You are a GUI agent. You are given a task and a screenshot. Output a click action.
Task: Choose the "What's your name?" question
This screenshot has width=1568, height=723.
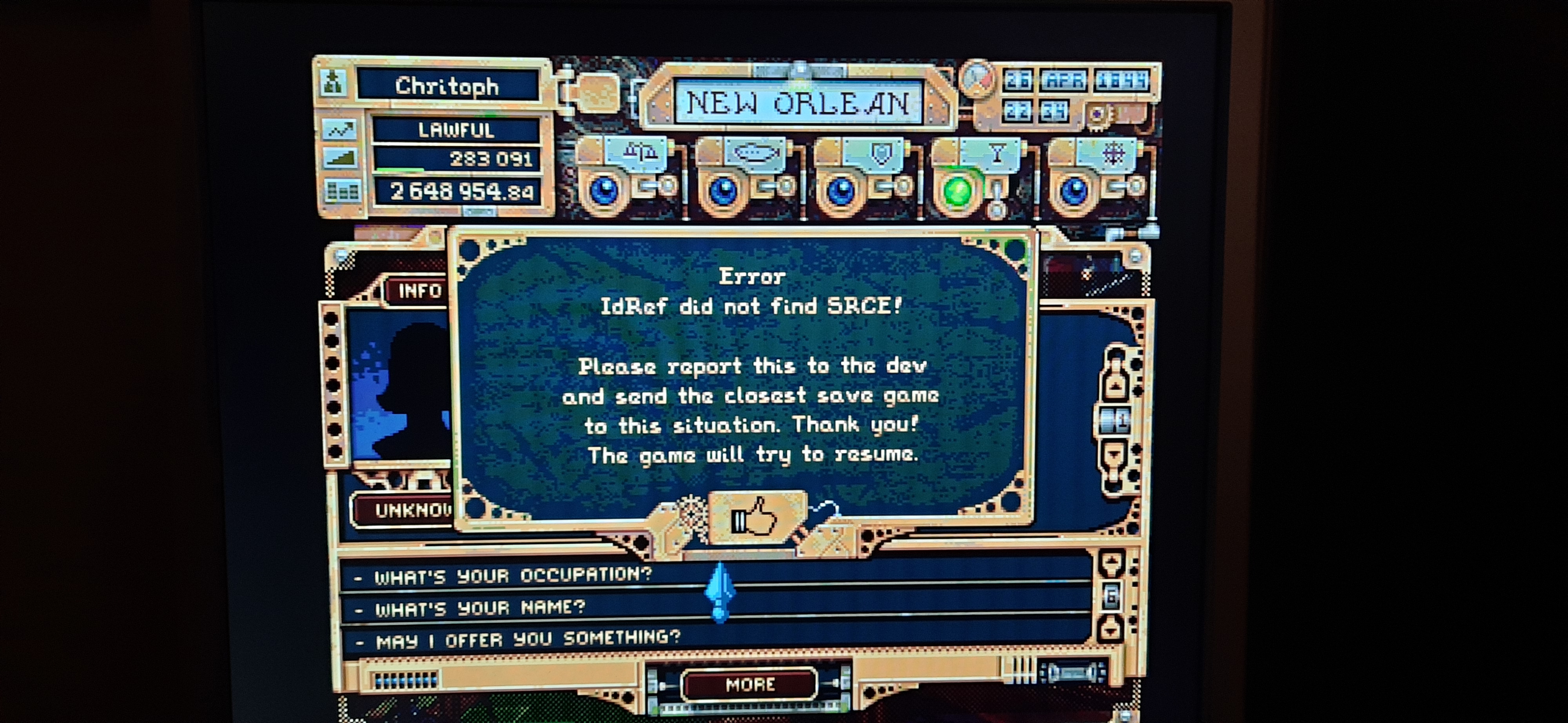point(480,608)
